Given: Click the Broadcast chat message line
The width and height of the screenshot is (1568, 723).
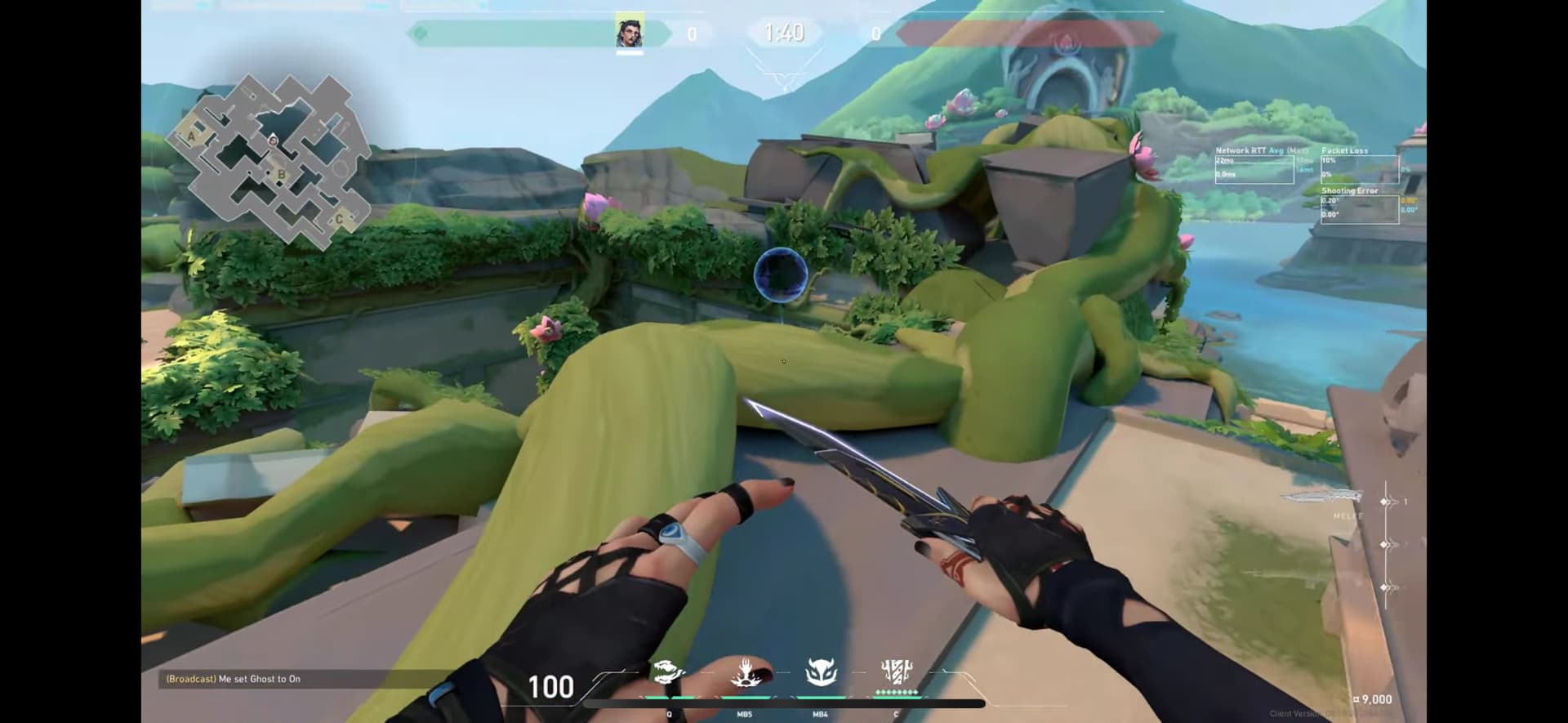Looking at the screenshot, I should 234,679.
